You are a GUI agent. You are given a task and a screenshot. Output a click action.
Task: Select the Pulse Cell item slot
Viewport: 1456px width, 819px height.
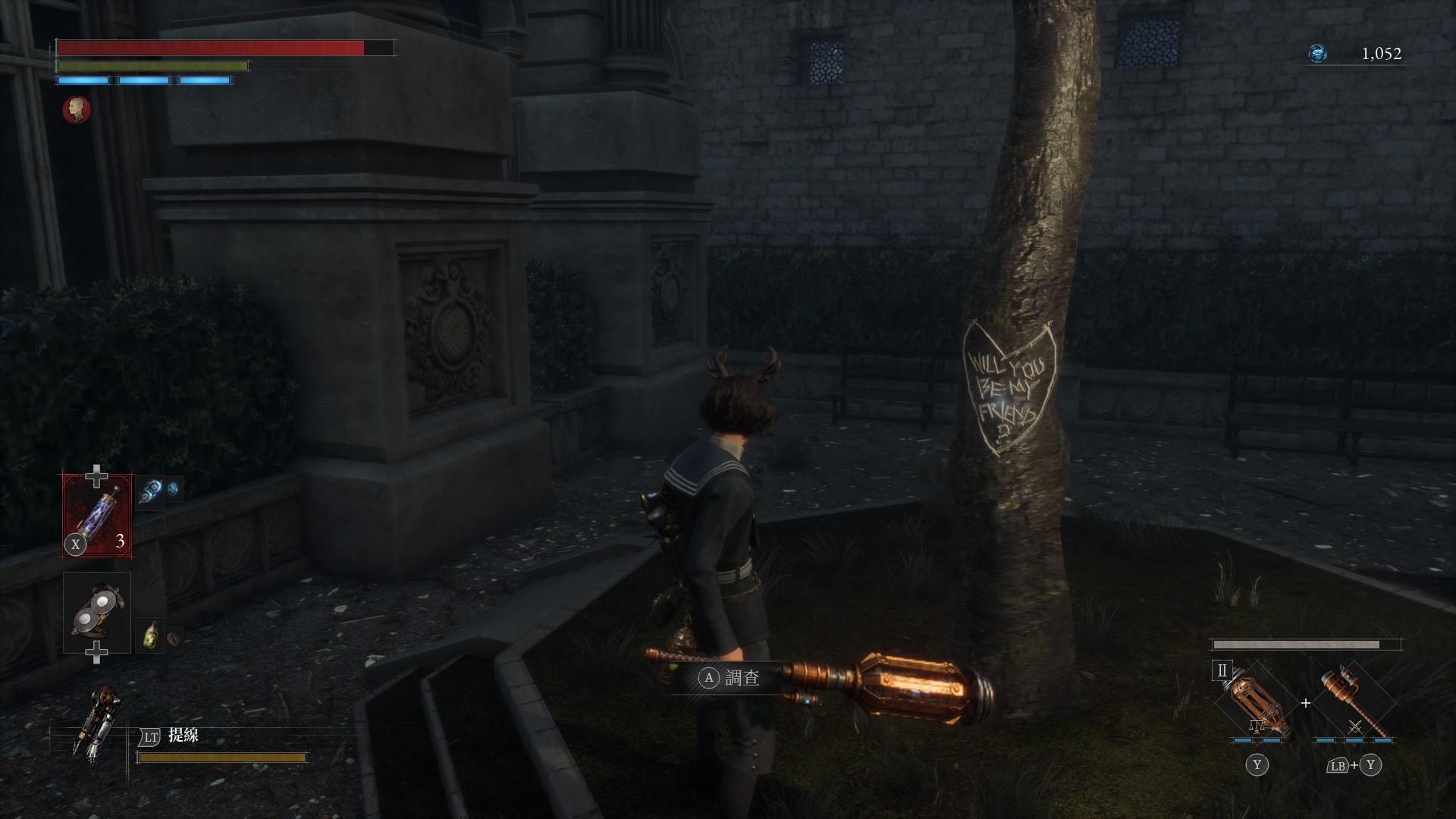click(x=97, y=516)
